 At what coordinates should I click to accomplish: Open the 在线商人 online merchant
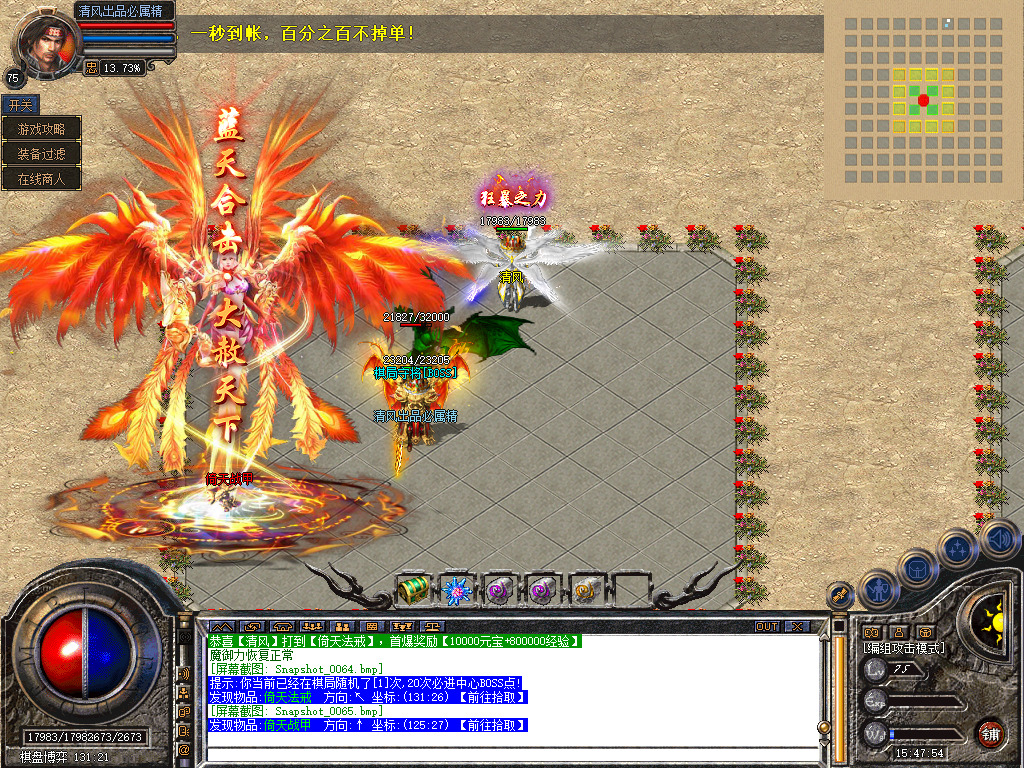pos(41,179)
